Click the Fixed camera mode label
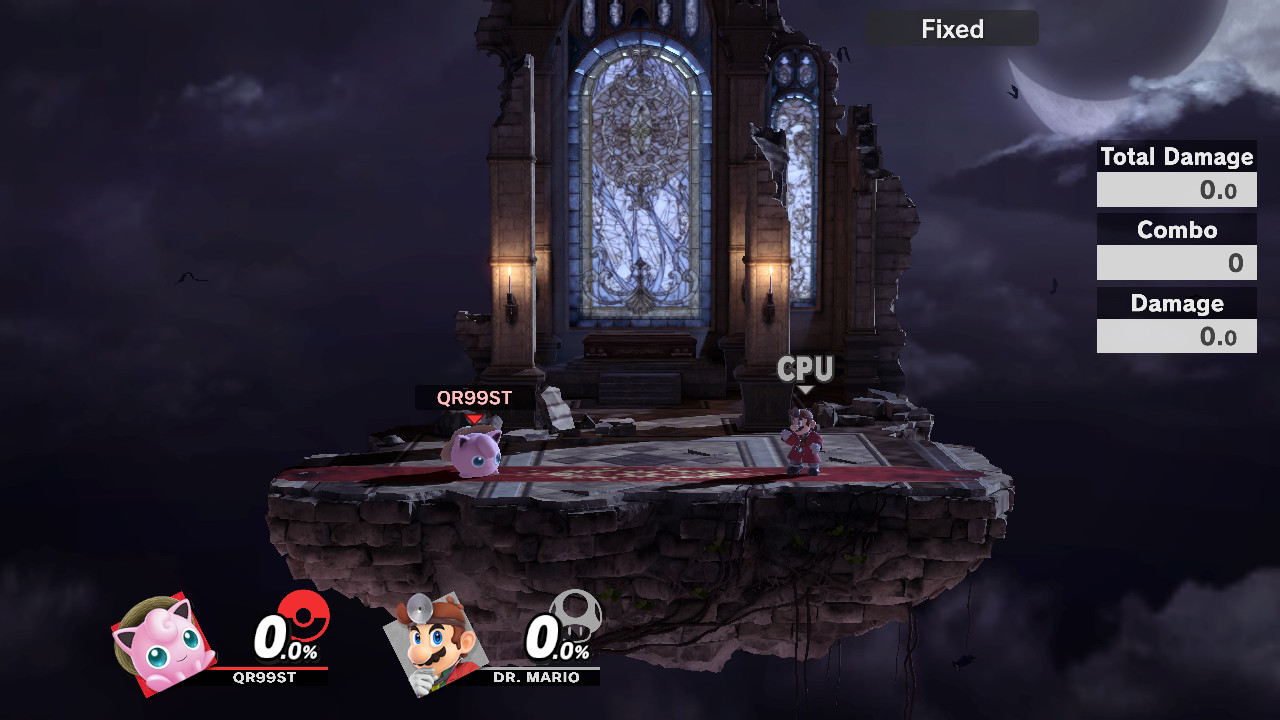This screenshot has width=1280, height=720. click(952, 29)
